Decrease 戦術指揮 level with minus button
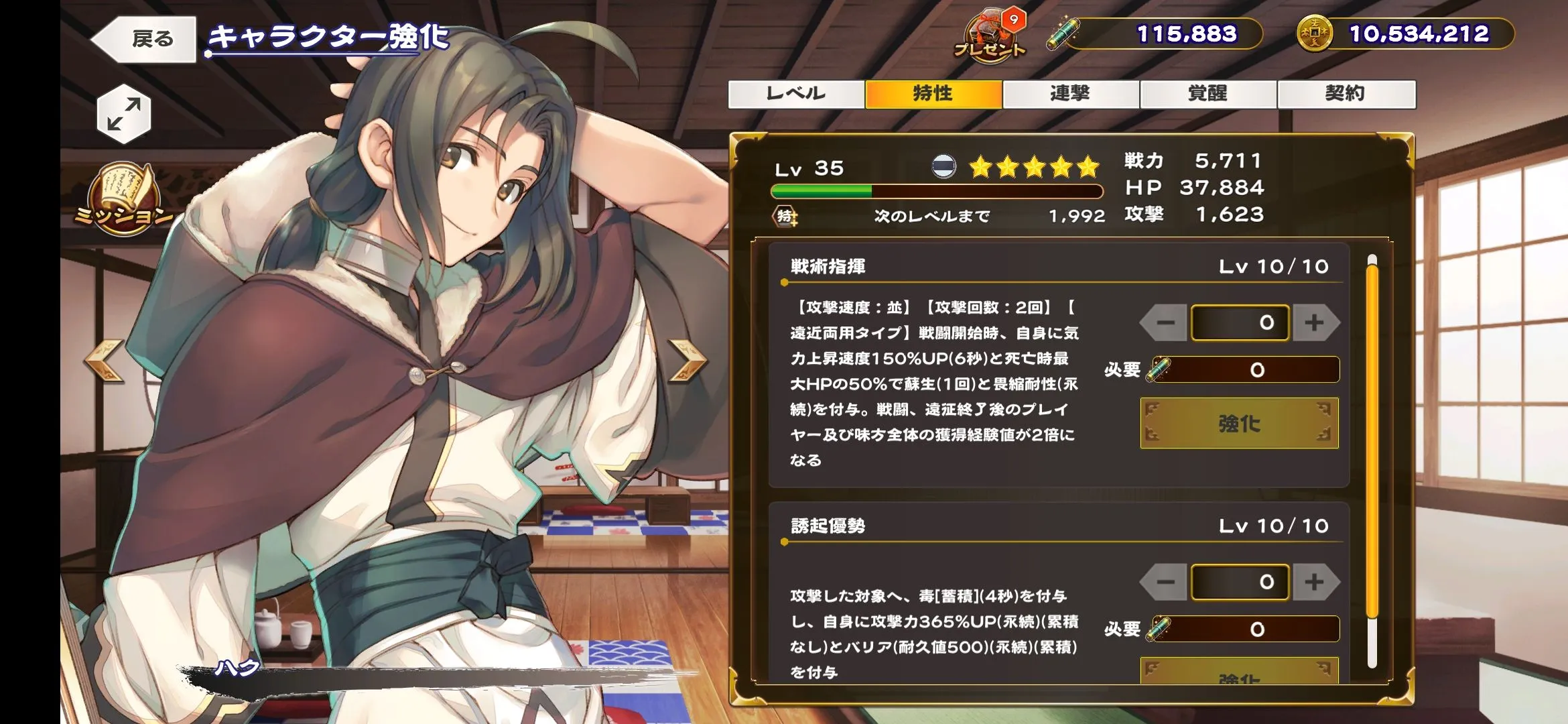1568x724 pixels. pos(1165,322)
